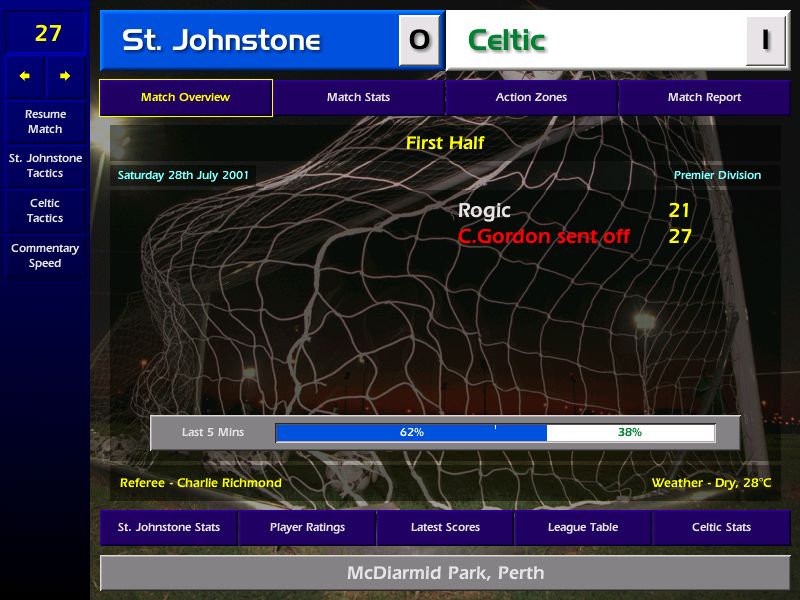Viewport: 800px width, 600px height.
Task: Open St. Johnstone Tactics
Action: click(x=45, y=166)
